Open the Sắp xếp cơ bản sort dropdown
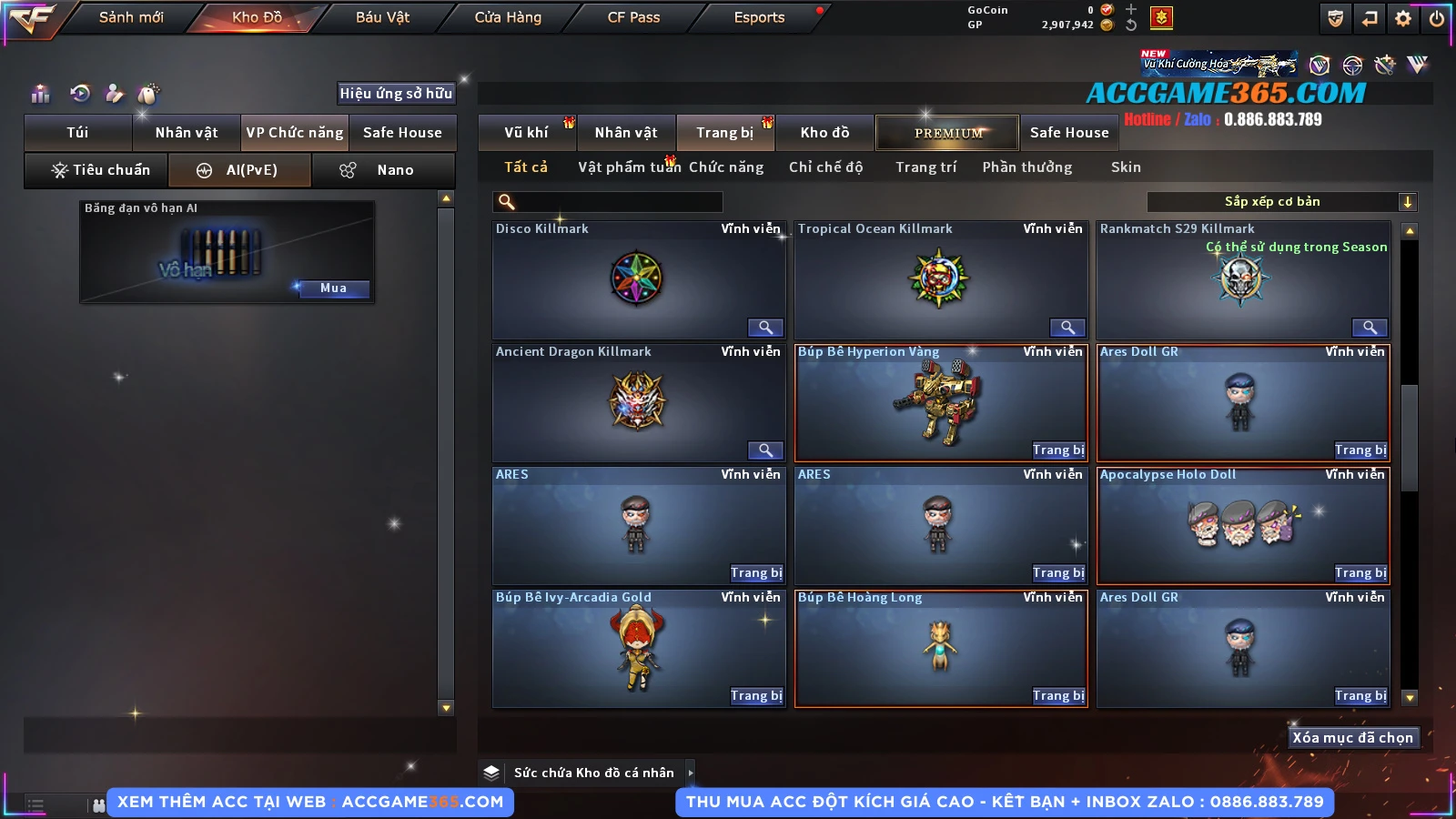Screen dimensions: 1456x819 pos(1282,202)
